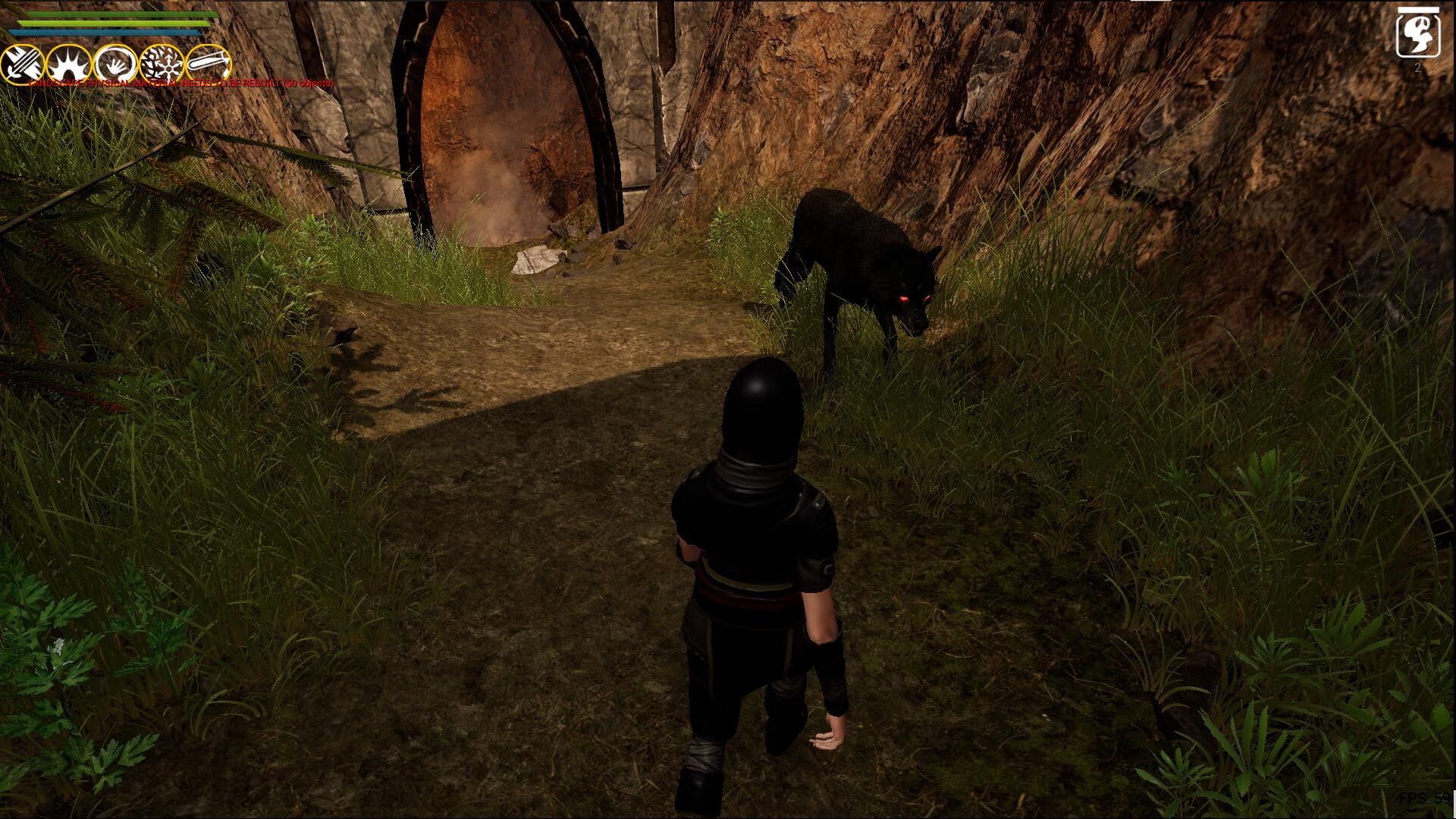Select the slashing claws attack ability
Screen dimensions: 1456x819
click(21, 61)
